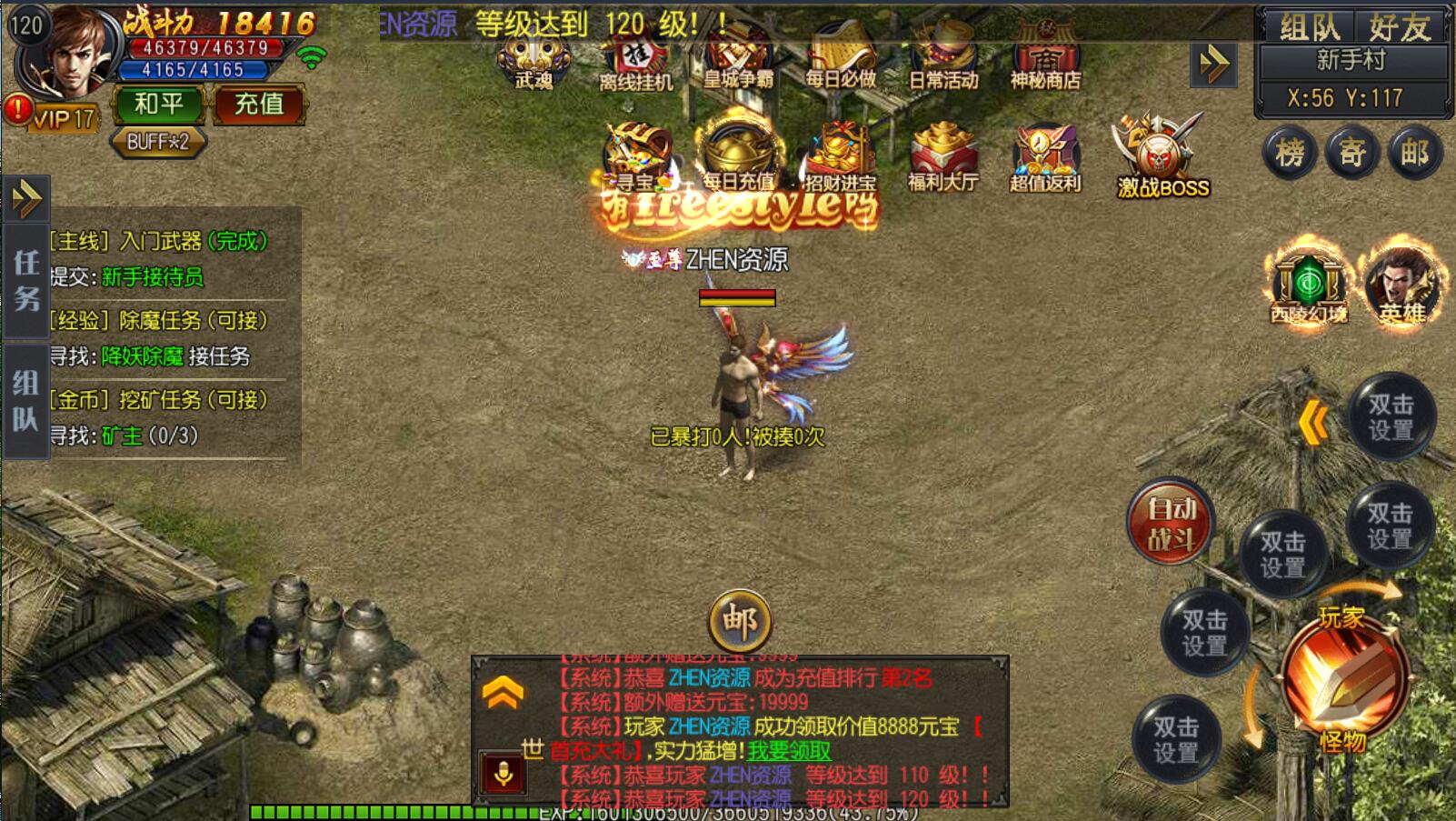Open the round 邮 mail button above chat
Viewport: 1456px width, 821px height.
tap(740, 622)
